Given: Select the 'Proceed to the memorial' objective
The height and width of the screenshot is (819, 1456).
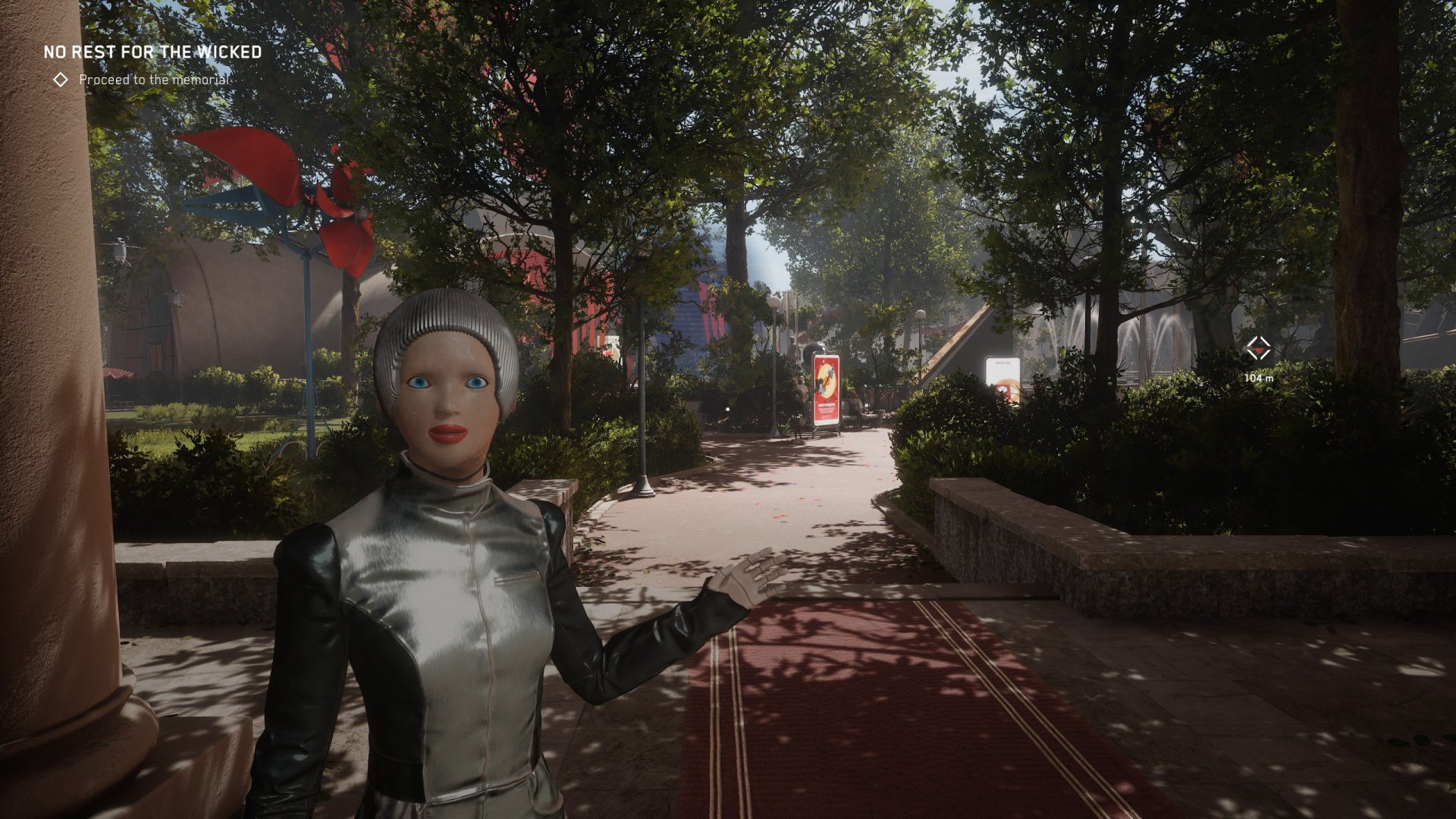Looking at the screenshot, I should coord(153,80).
